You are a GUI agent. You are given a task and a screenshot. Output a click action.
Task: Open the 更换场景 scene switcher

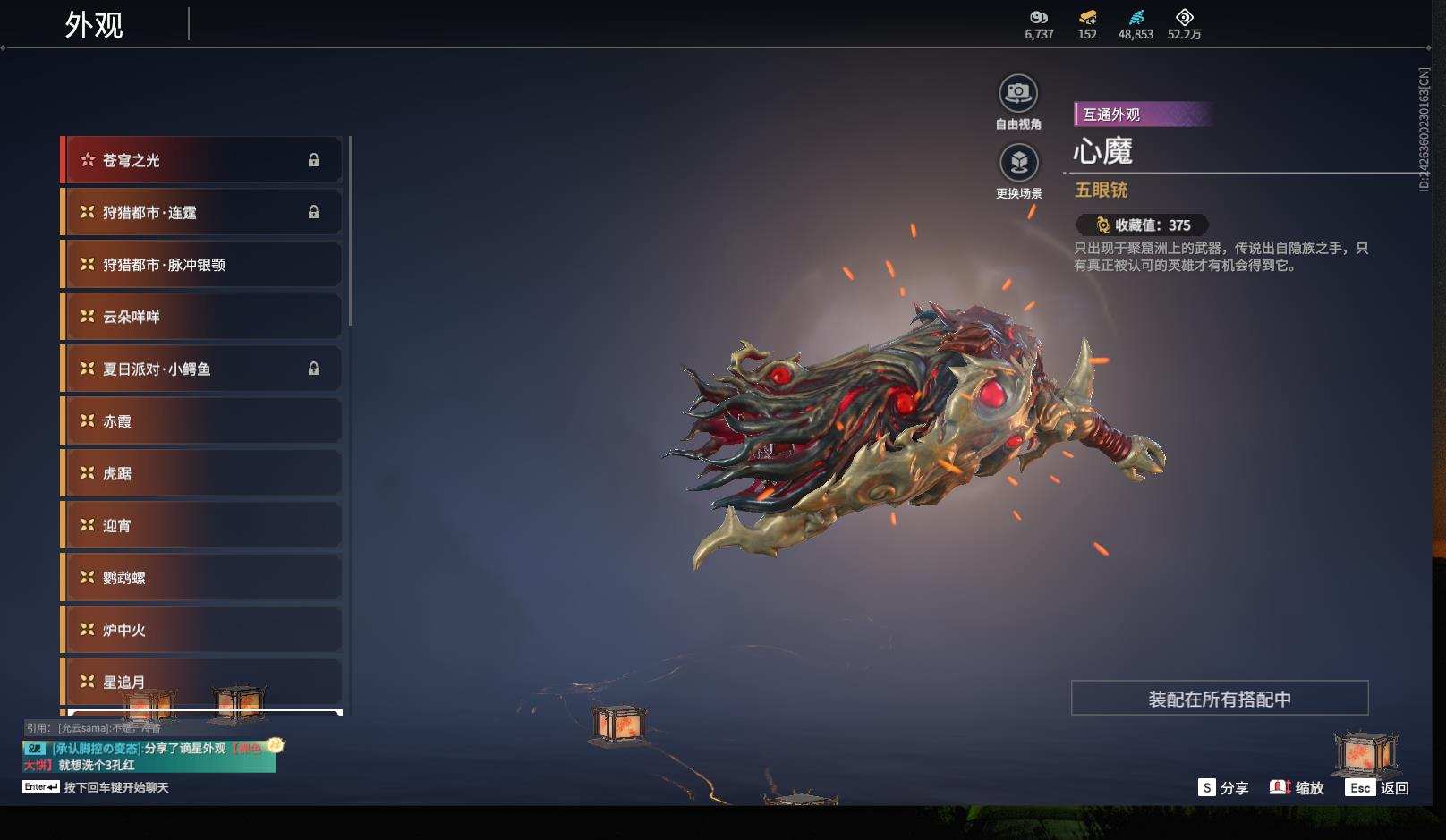click(1018, 163)
